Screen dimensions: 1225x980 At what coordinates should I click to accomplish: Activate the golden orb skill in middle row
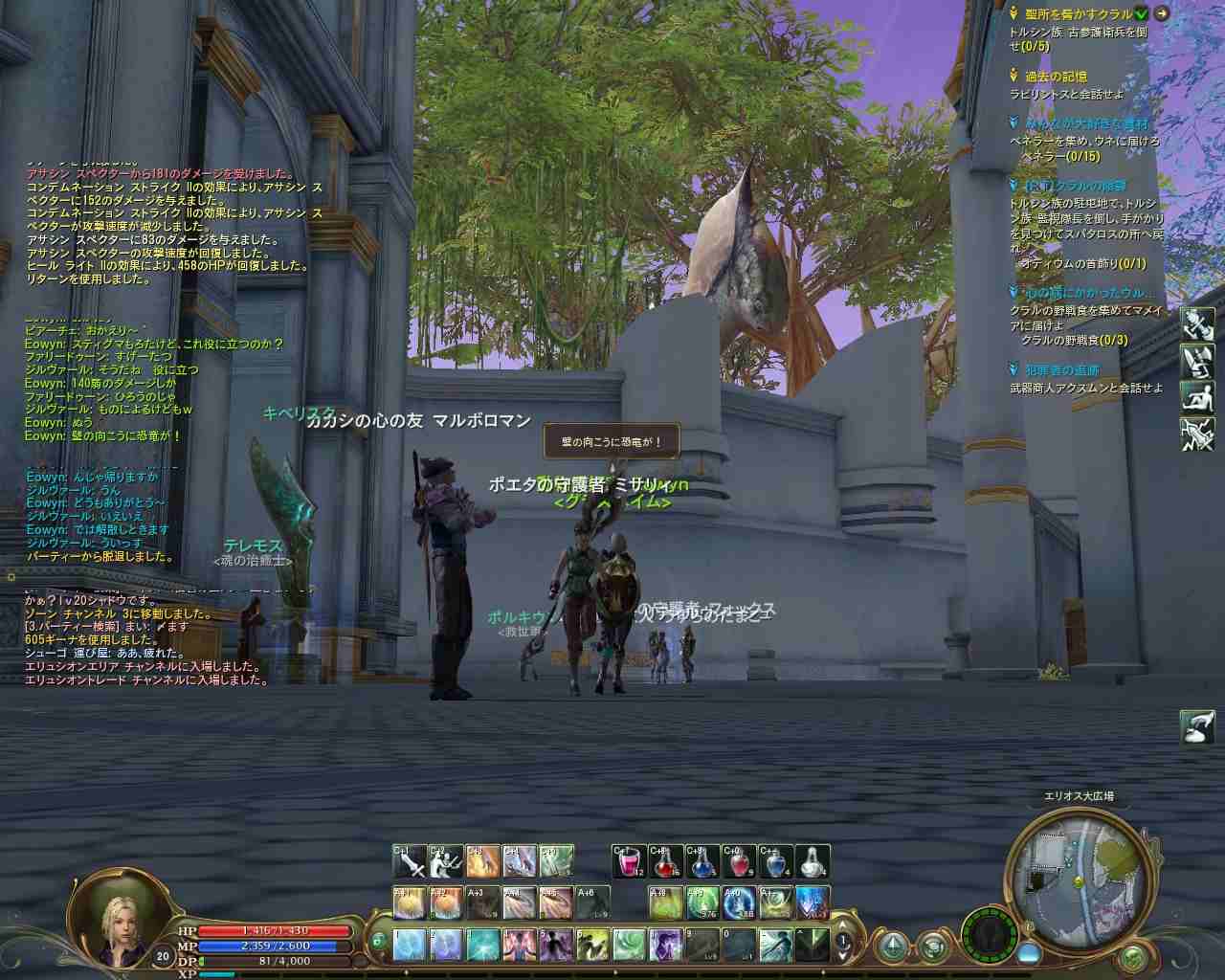pos(411,902)
